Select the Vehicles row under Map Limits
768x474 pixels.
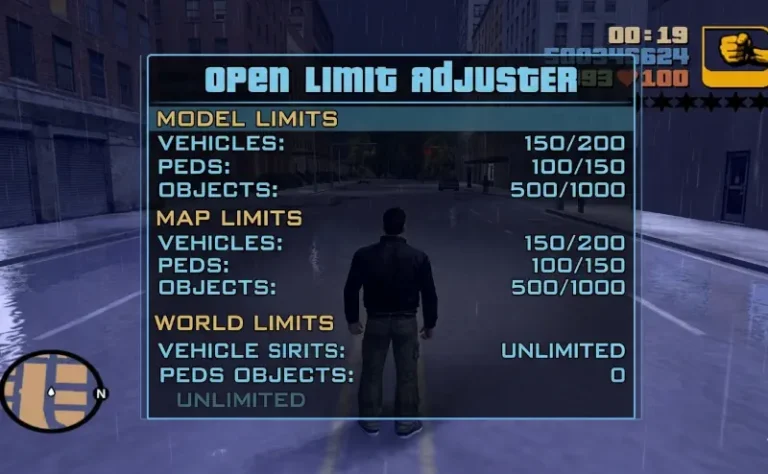pos(391,242)
